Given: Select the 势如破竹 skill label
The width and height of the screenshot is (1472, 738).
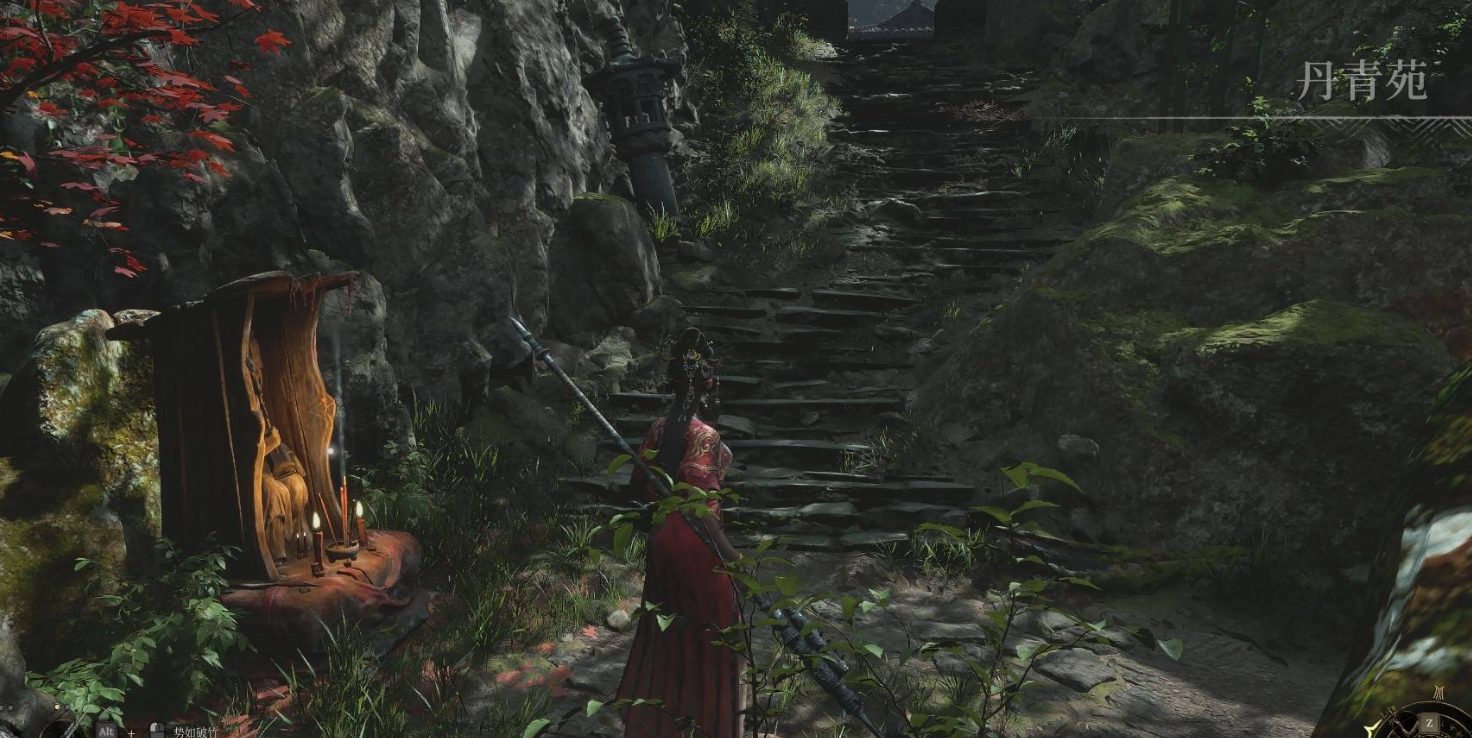Looking at the screenshot, I should (x=194, y=731).
